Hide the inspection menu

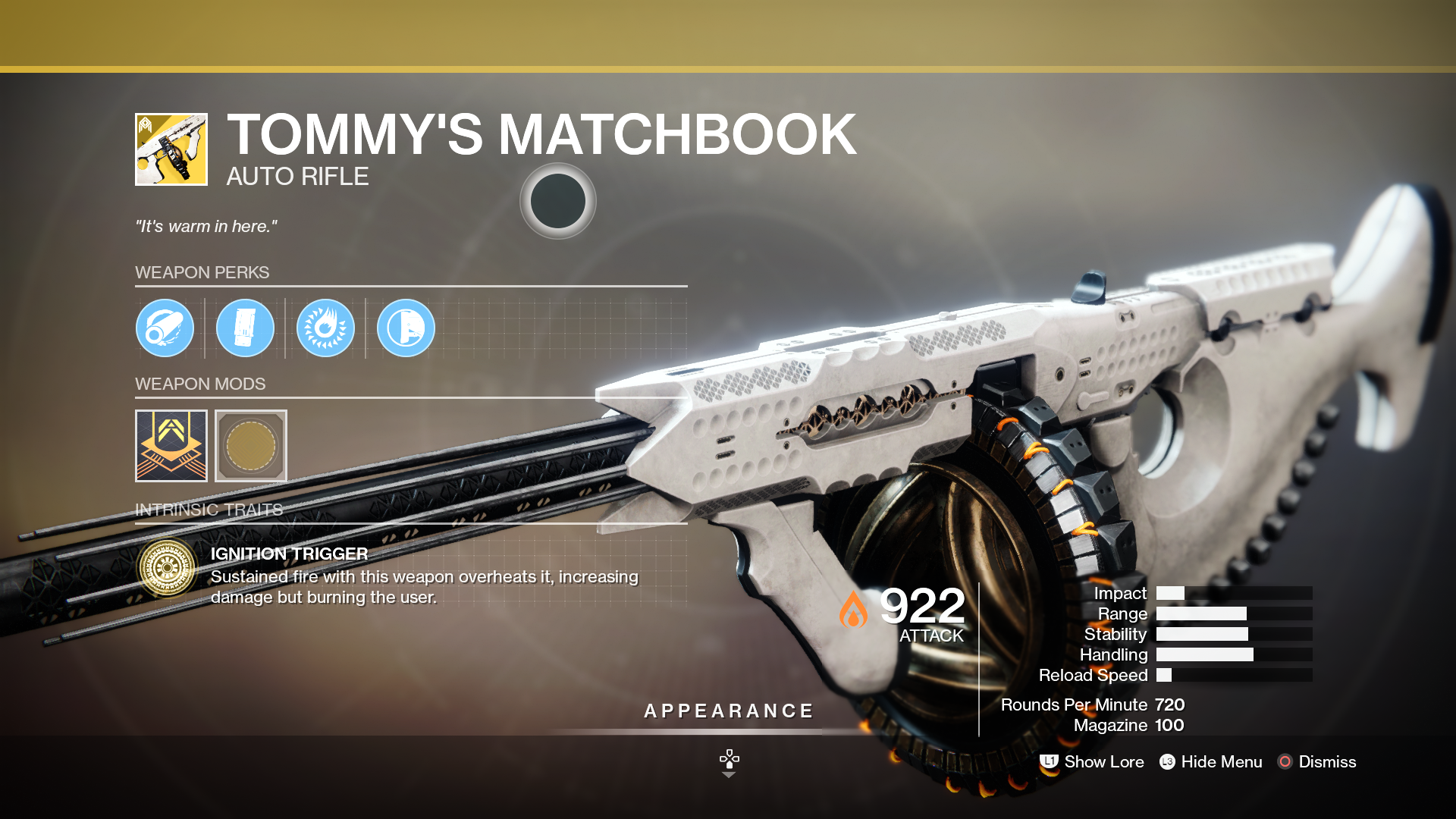click(1211, 761)
